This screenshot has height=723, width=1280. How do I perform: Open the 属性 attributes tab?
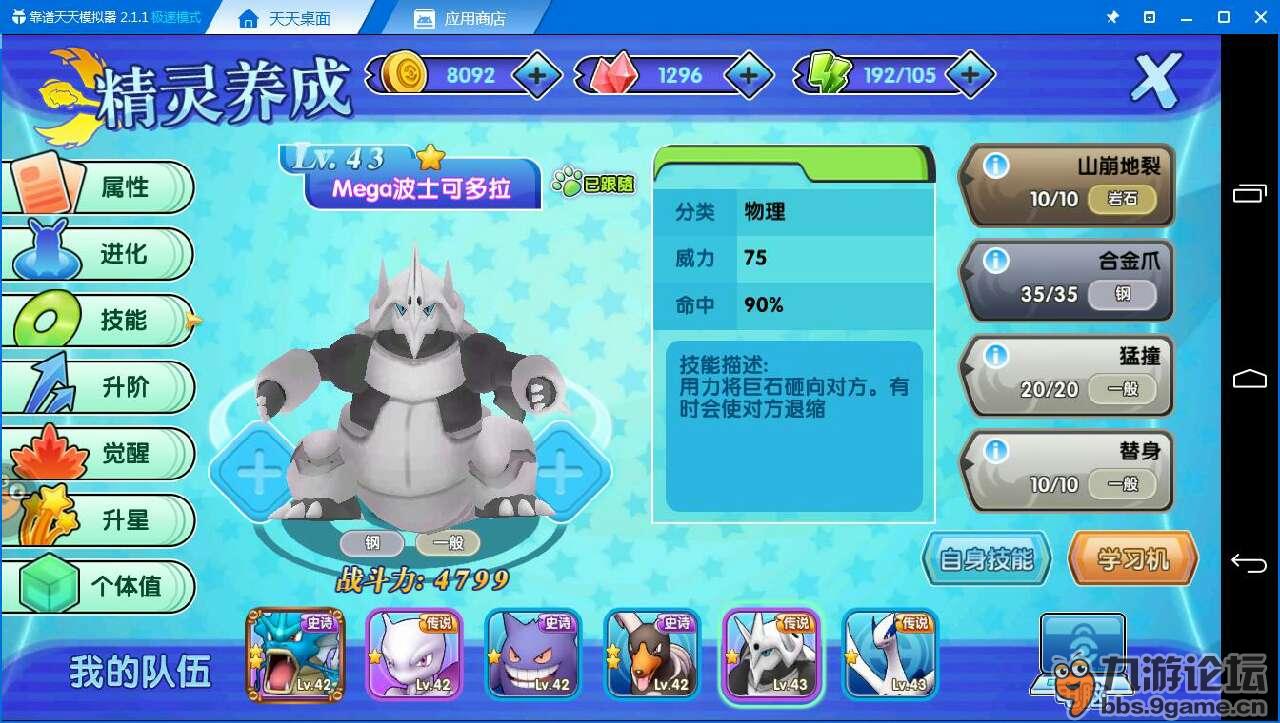click(x=110, y=187)
